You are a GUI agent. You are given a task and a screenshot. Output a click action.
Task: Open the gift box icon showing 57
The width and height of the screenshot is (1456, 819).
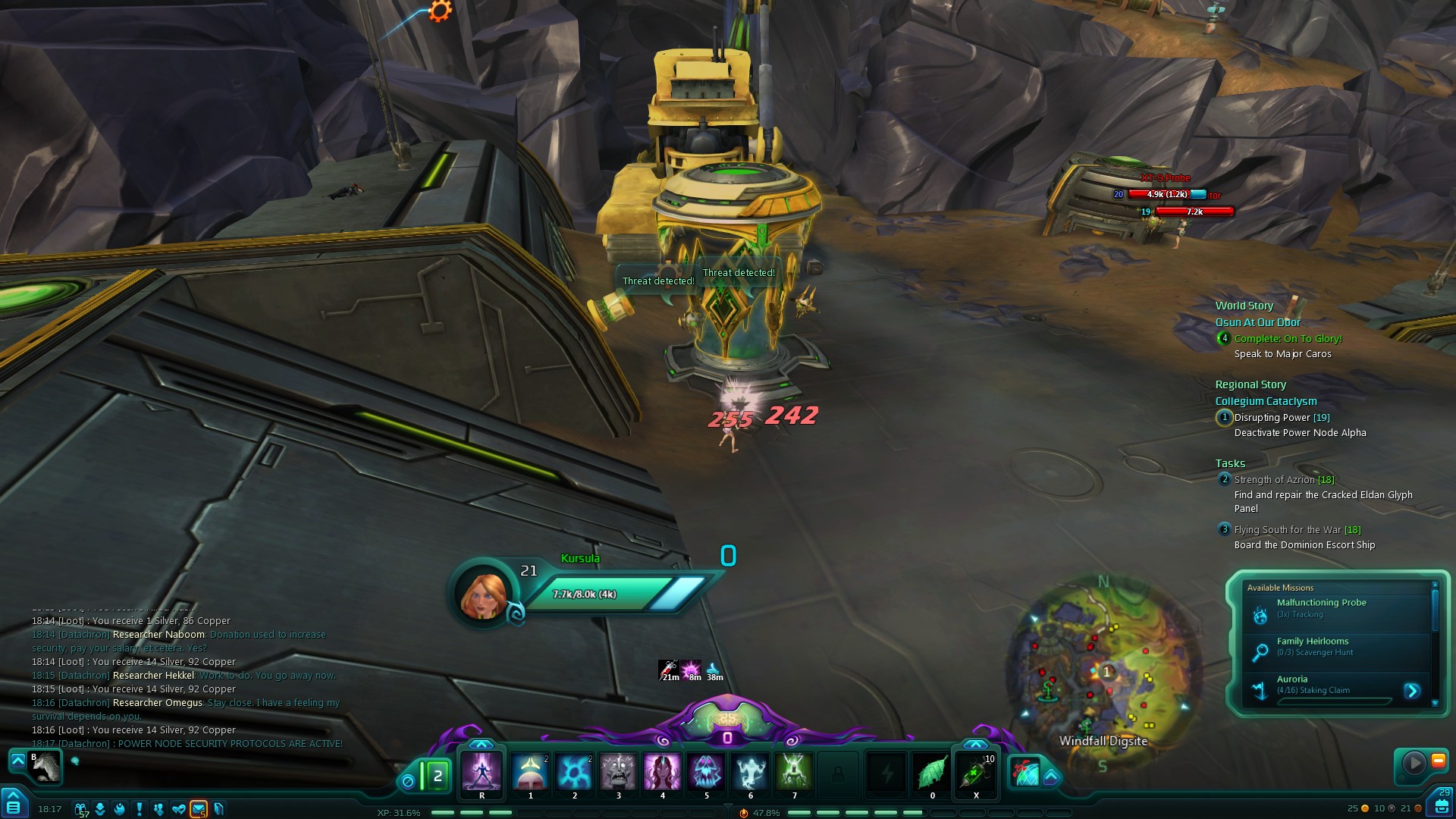coord(80,809)
